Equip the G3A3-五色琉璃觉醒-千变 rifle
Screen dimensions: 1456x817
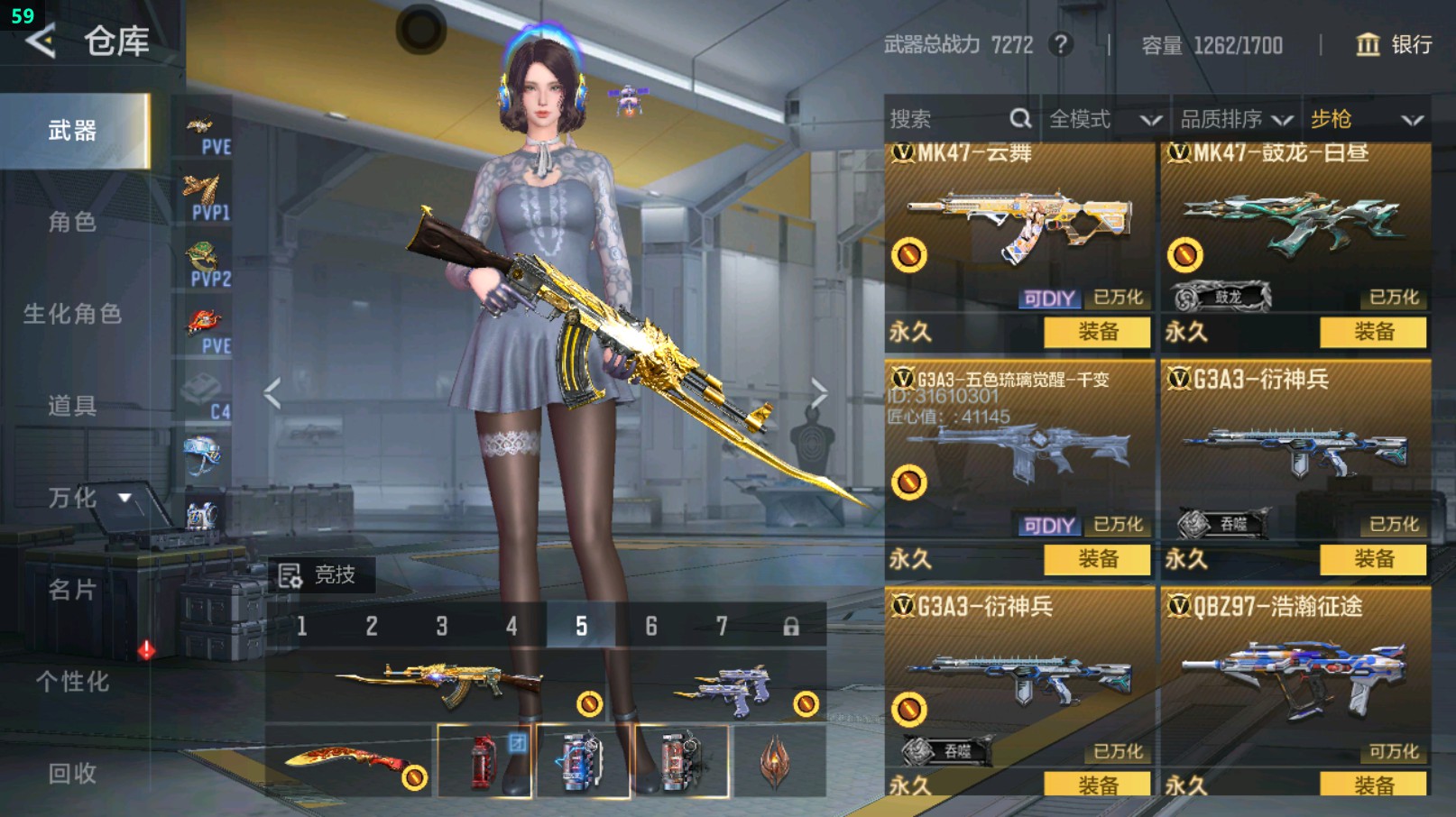[1097, 559]
